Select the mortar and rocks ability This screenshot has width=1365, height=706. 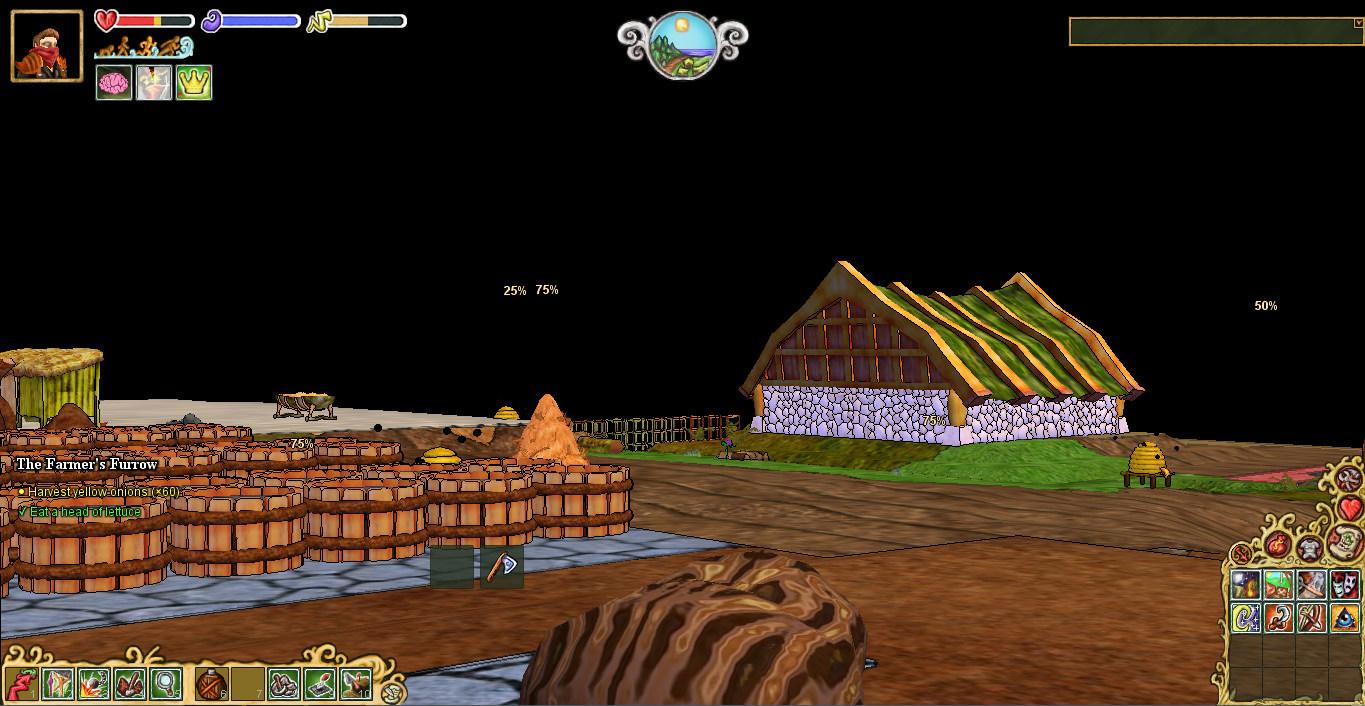(x=284, y=684)
